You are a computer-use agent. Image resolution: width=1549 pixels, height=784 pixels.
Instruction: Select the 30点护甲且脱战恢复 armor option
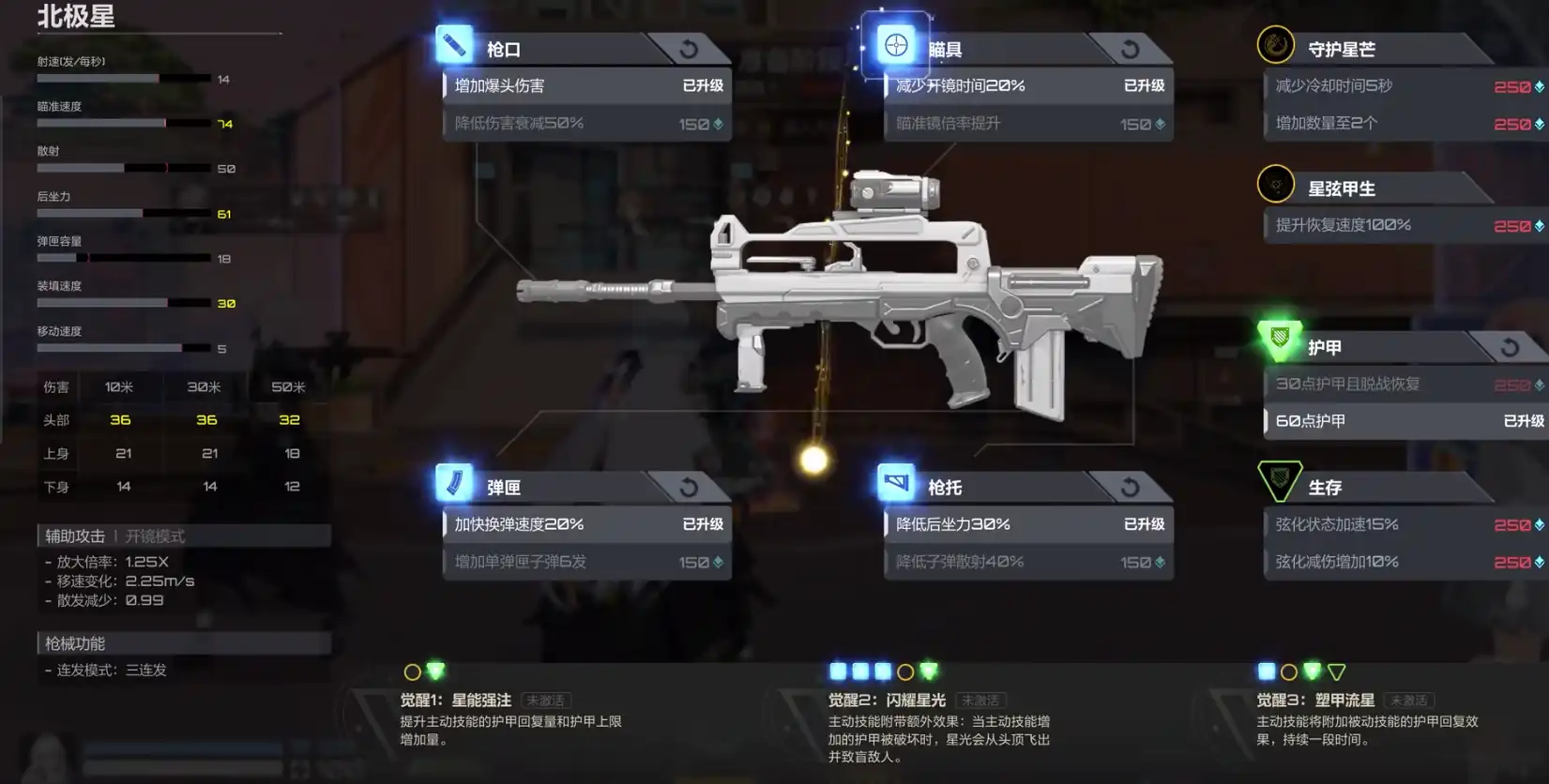pos(1405,384)
